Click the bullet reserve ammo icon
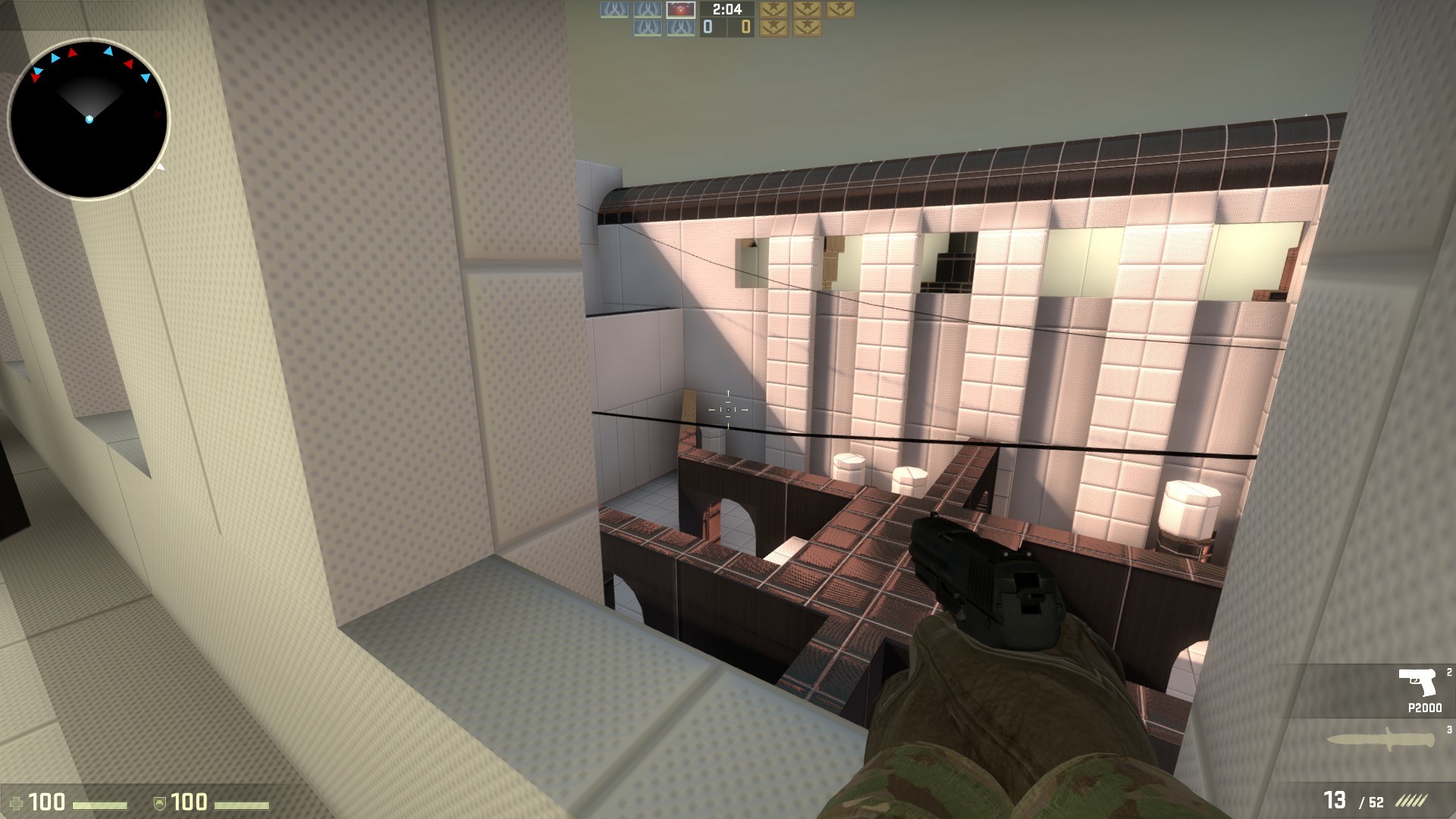Image resolution: width=1456 pixels, height=819 pixels. pyautogui.click(x=1410, y=800)
